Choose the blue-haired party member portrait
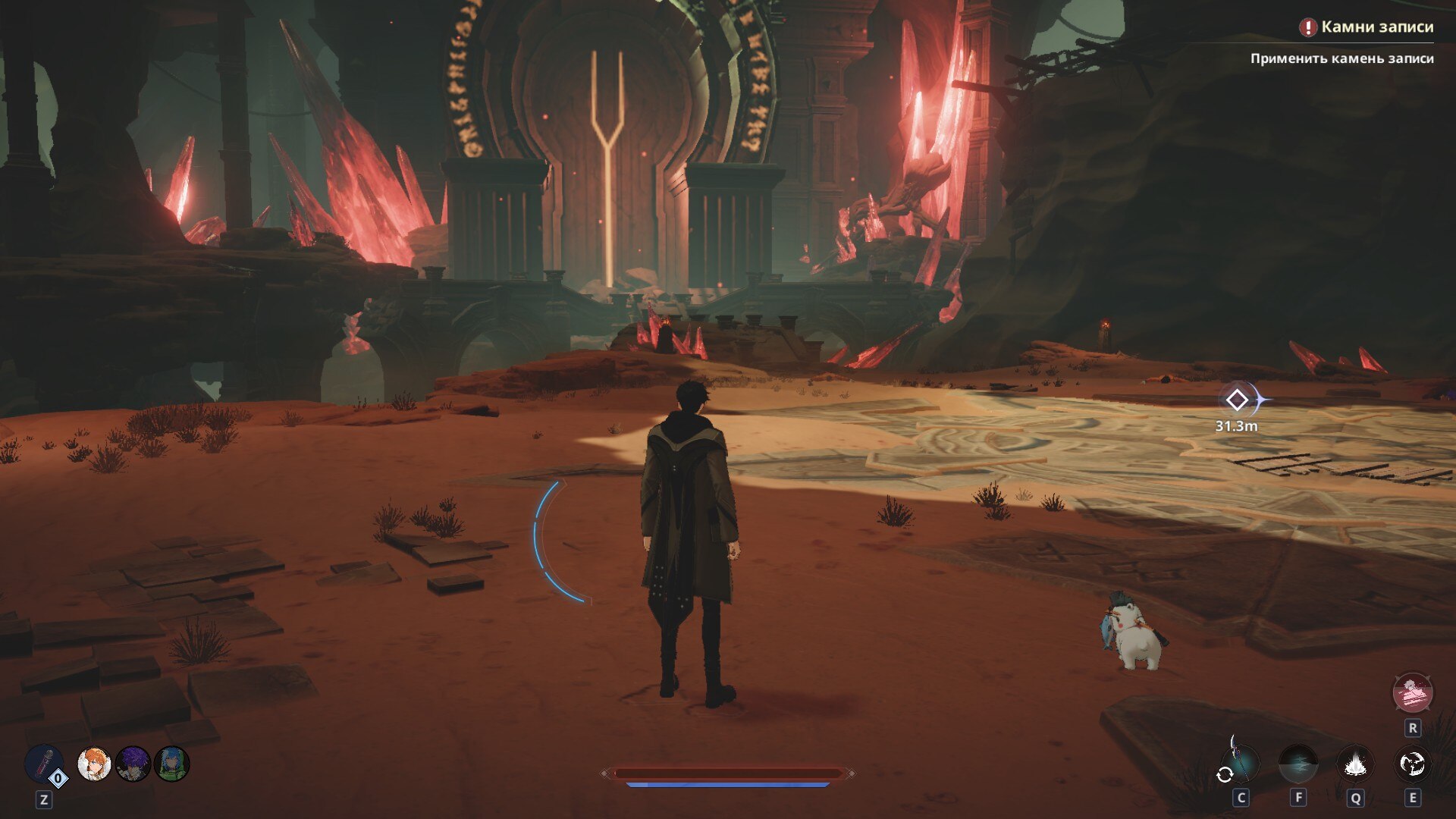Image resolution: width=1456 pixels, height=819 pixels. [172, 764]
